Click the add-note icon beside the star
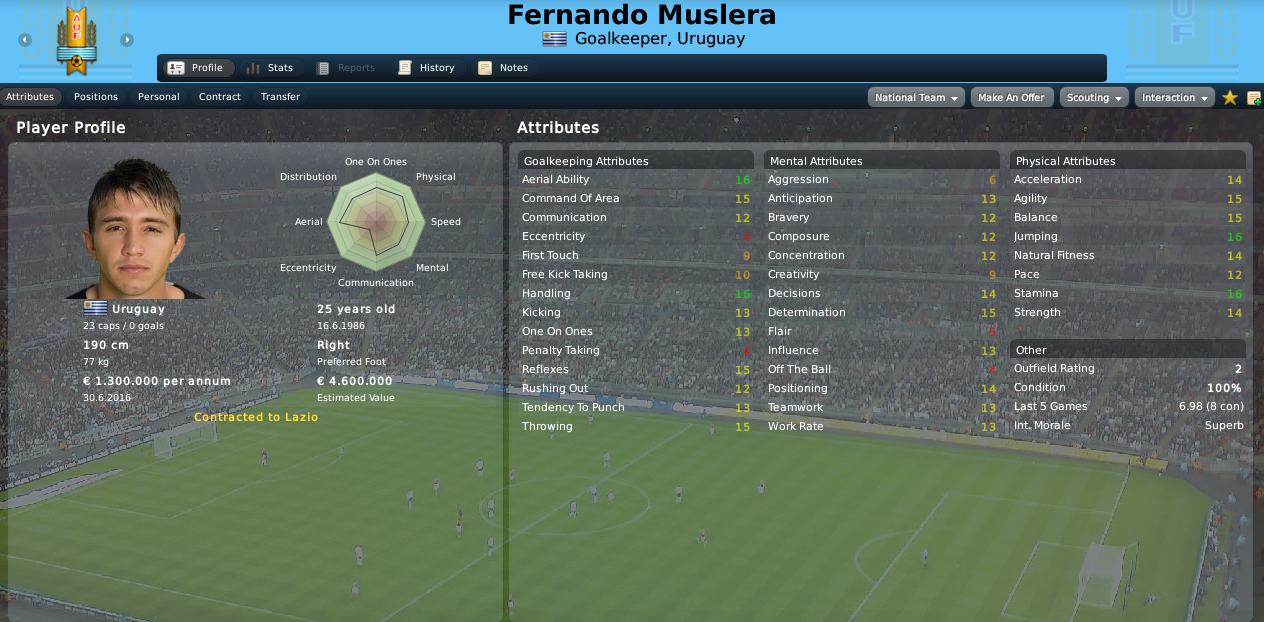 pos(1254,97)
